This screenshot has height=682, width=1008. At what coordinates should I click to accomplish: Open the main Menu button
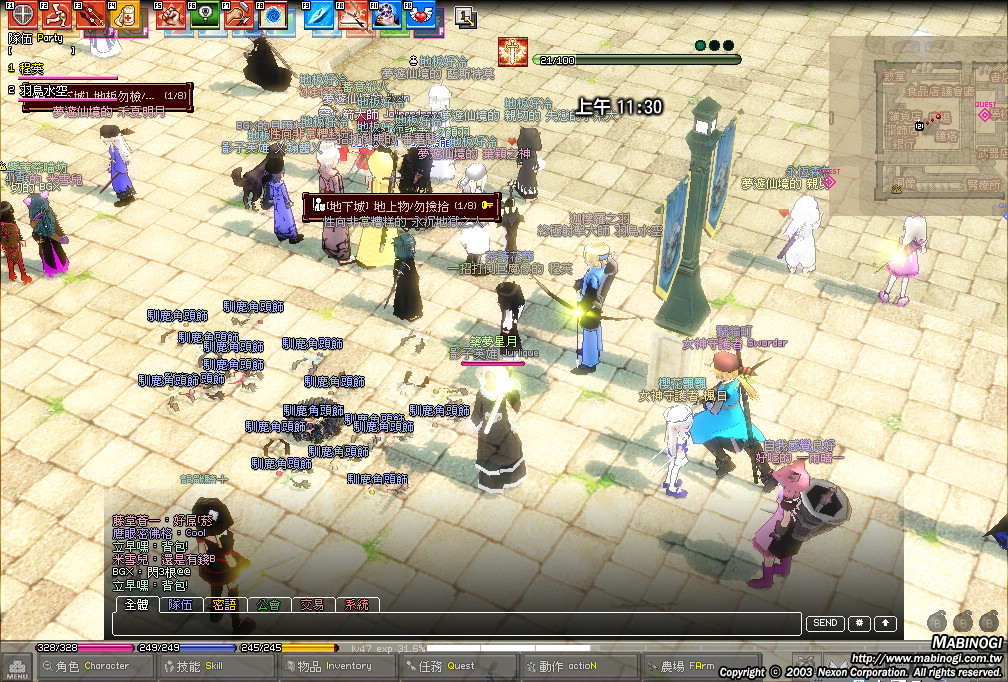pyautogui.click(x=16, y=668)
